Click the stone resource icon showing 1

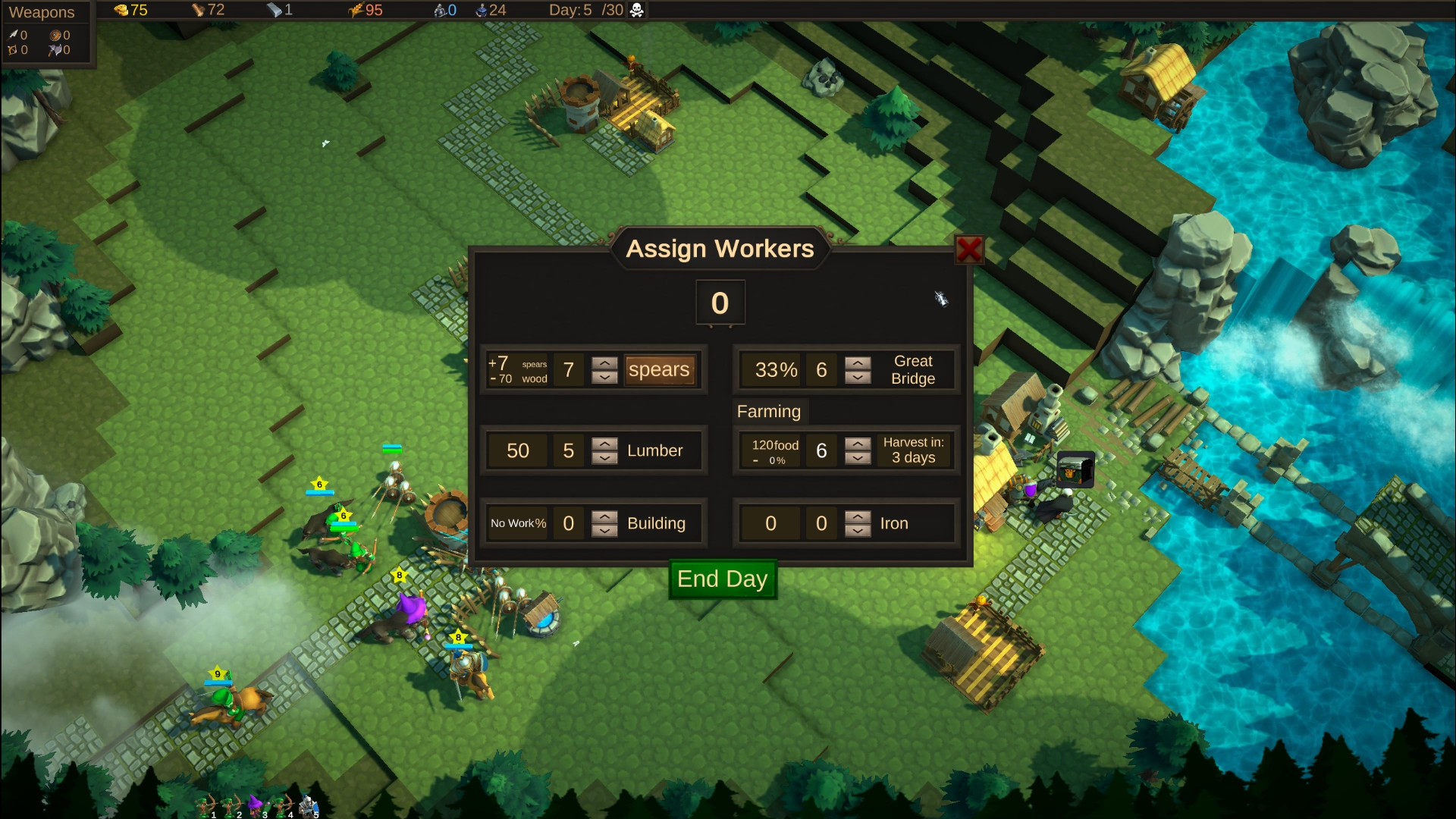[x=272, y=11]
